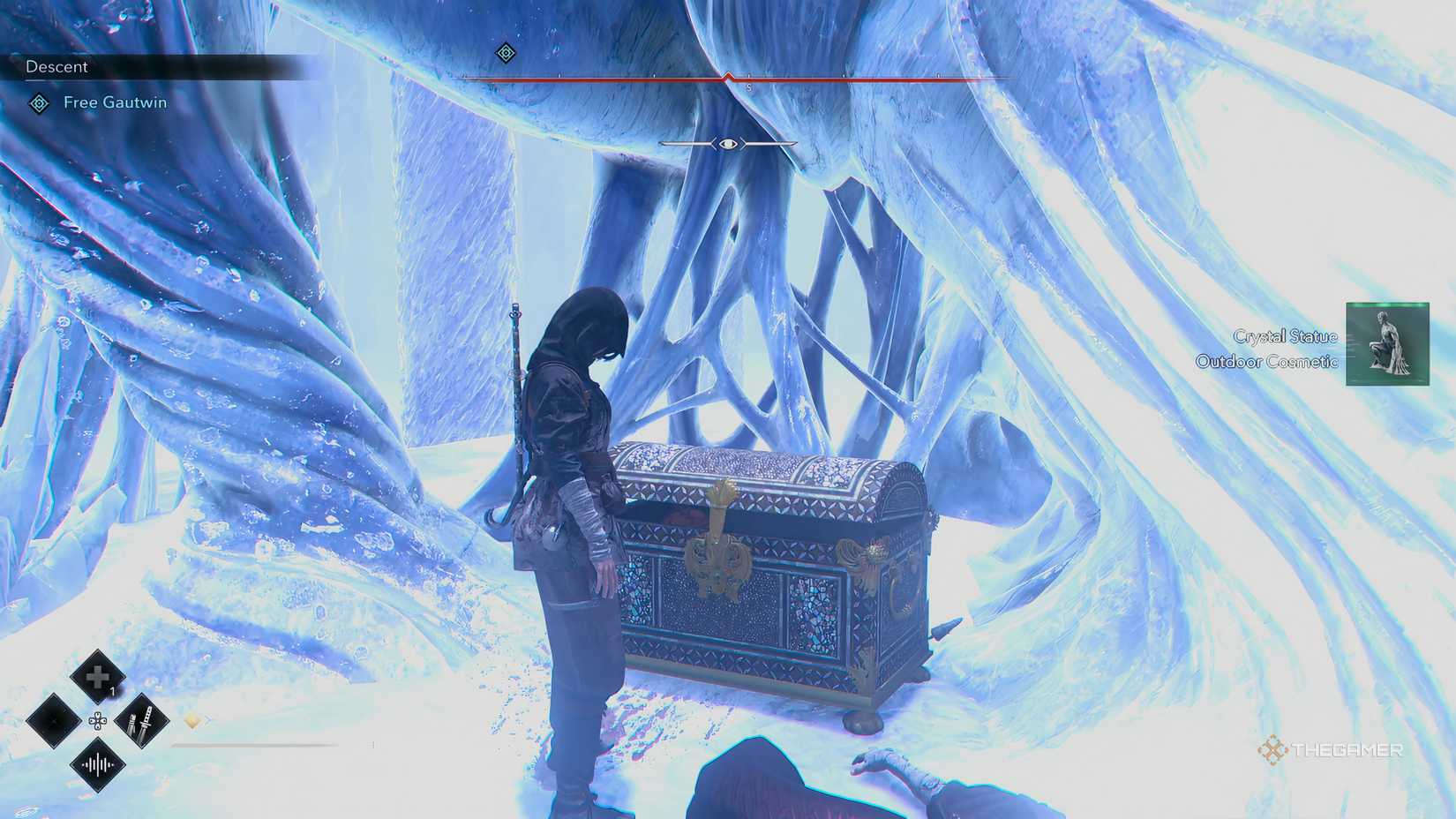Viewport: 1456px width, 819px height.
Task: Click the d-pad indicator icon
Action: [x=98, y=720]
